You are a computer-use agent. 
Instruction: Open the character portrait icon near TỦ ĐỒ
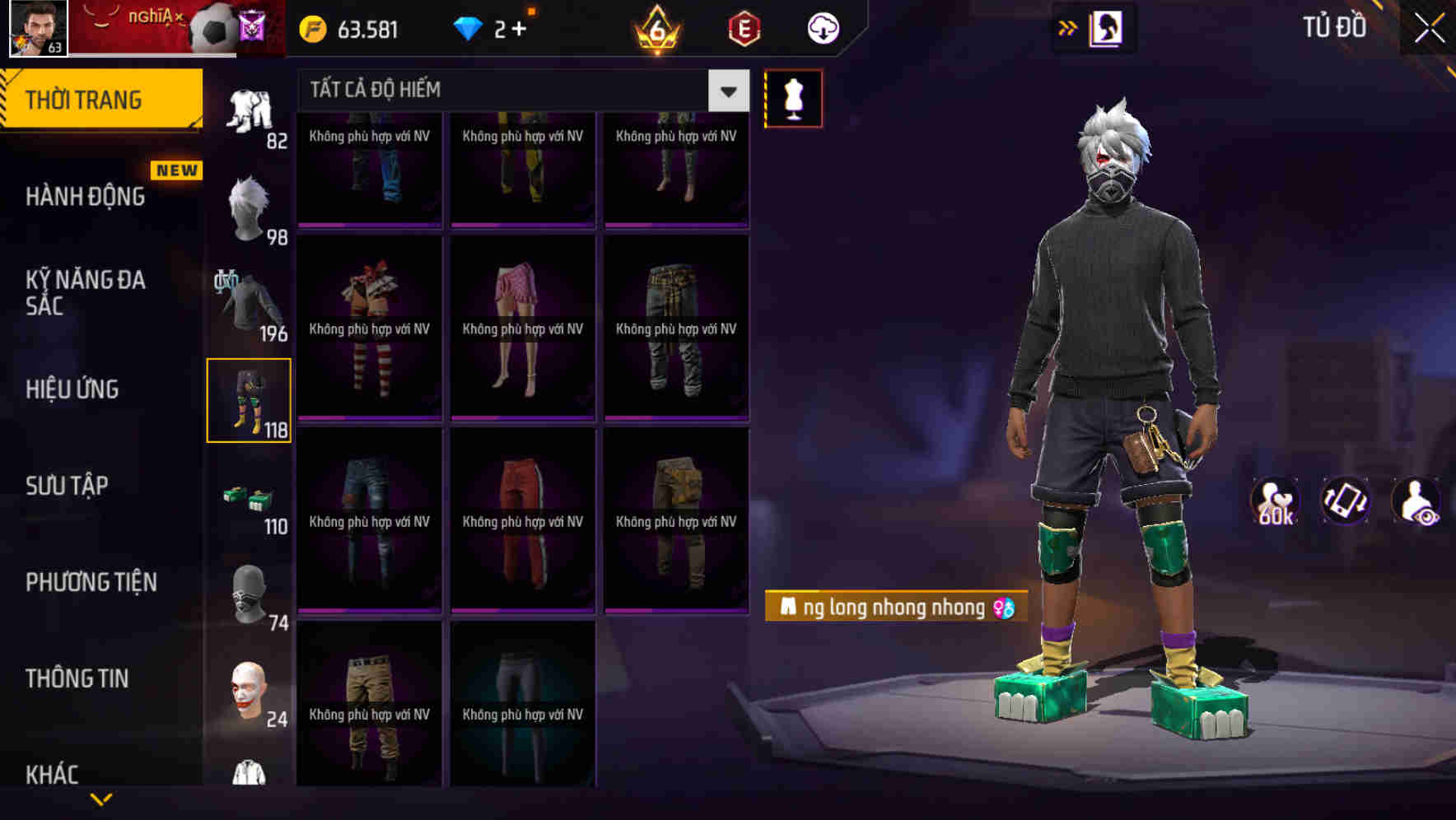click(1108, 27)
